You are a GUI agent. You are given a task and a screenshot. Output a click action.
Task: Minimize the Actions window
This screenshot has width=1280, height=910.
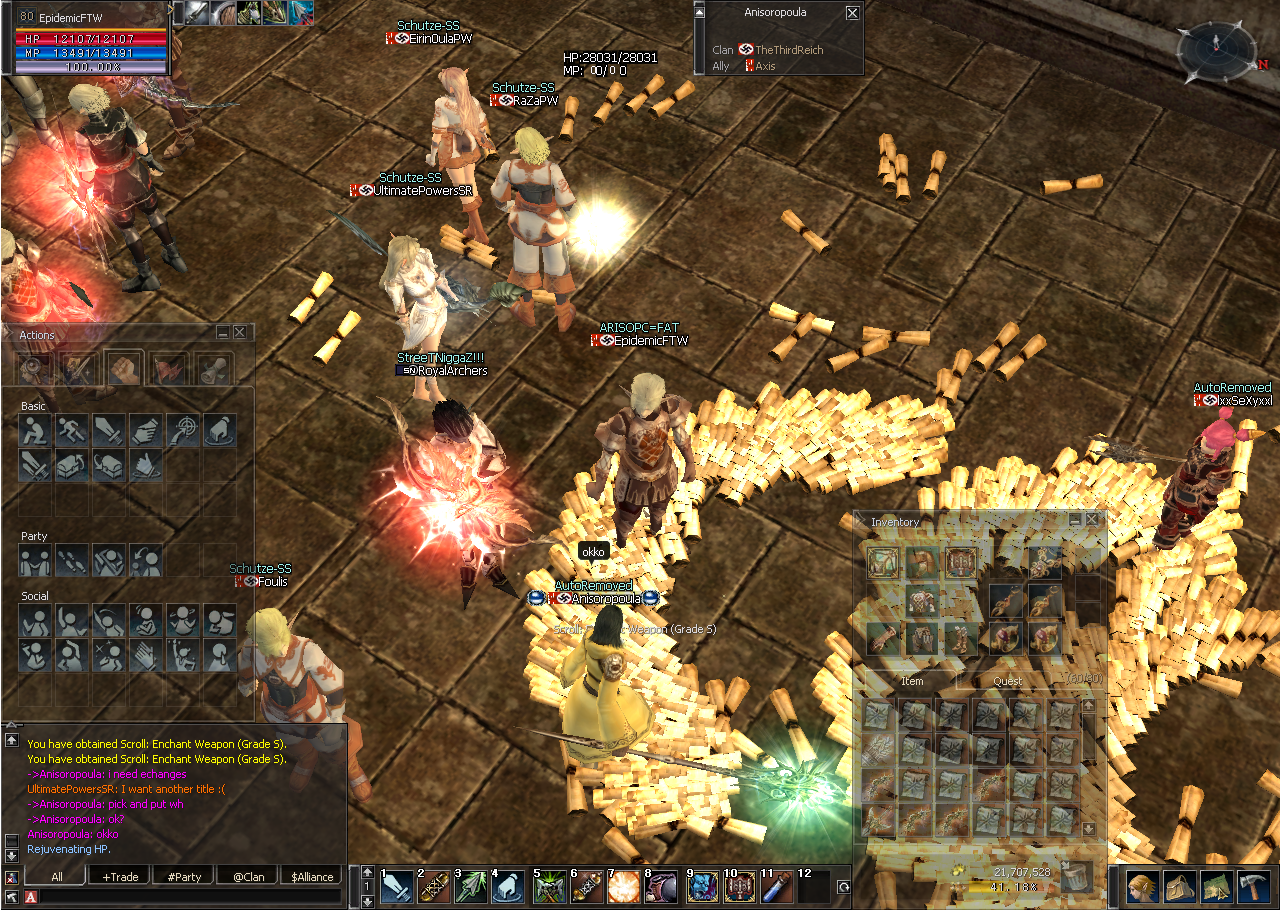[223, 333]
